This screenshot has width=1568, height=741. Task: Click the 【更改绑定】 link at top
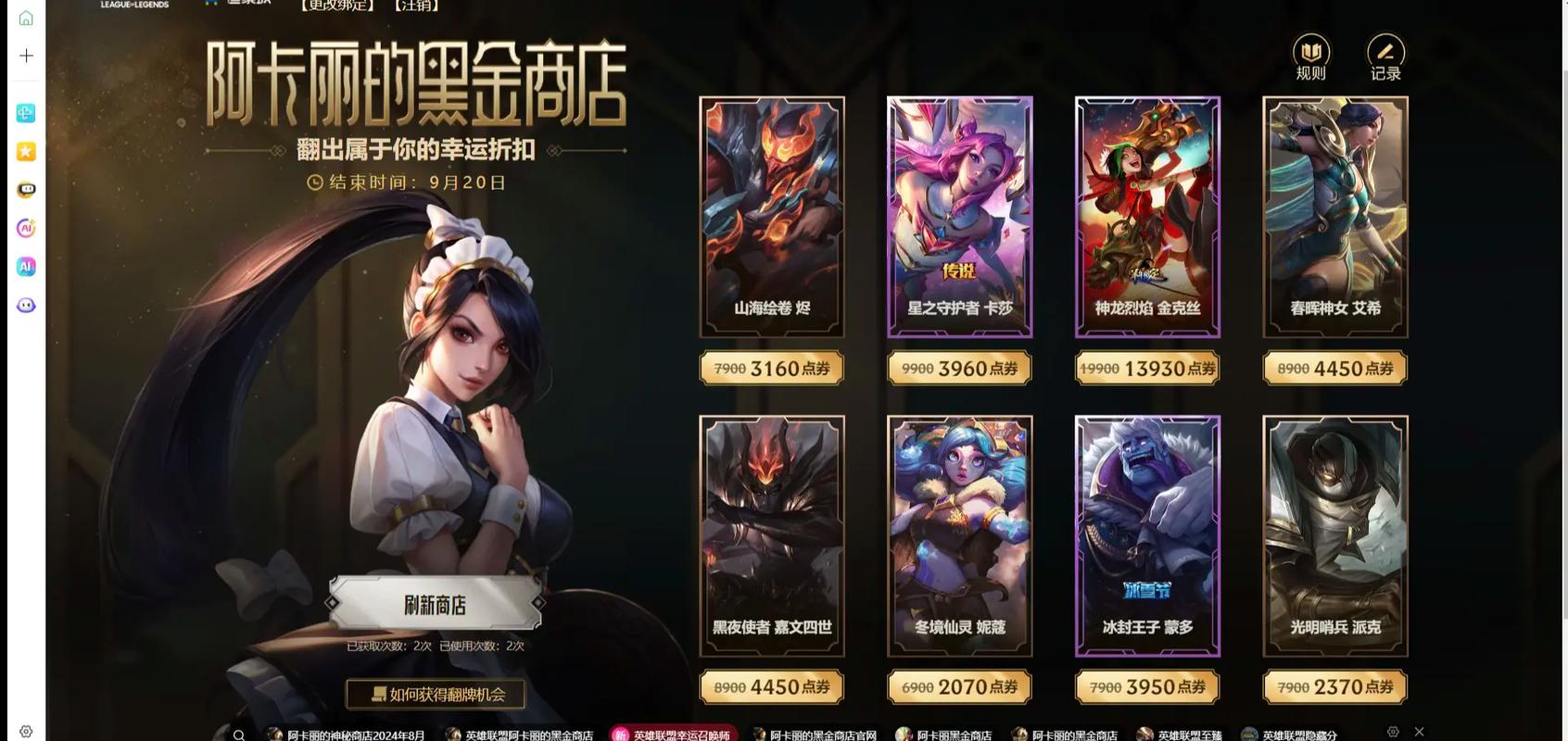[x=335, y=5]
